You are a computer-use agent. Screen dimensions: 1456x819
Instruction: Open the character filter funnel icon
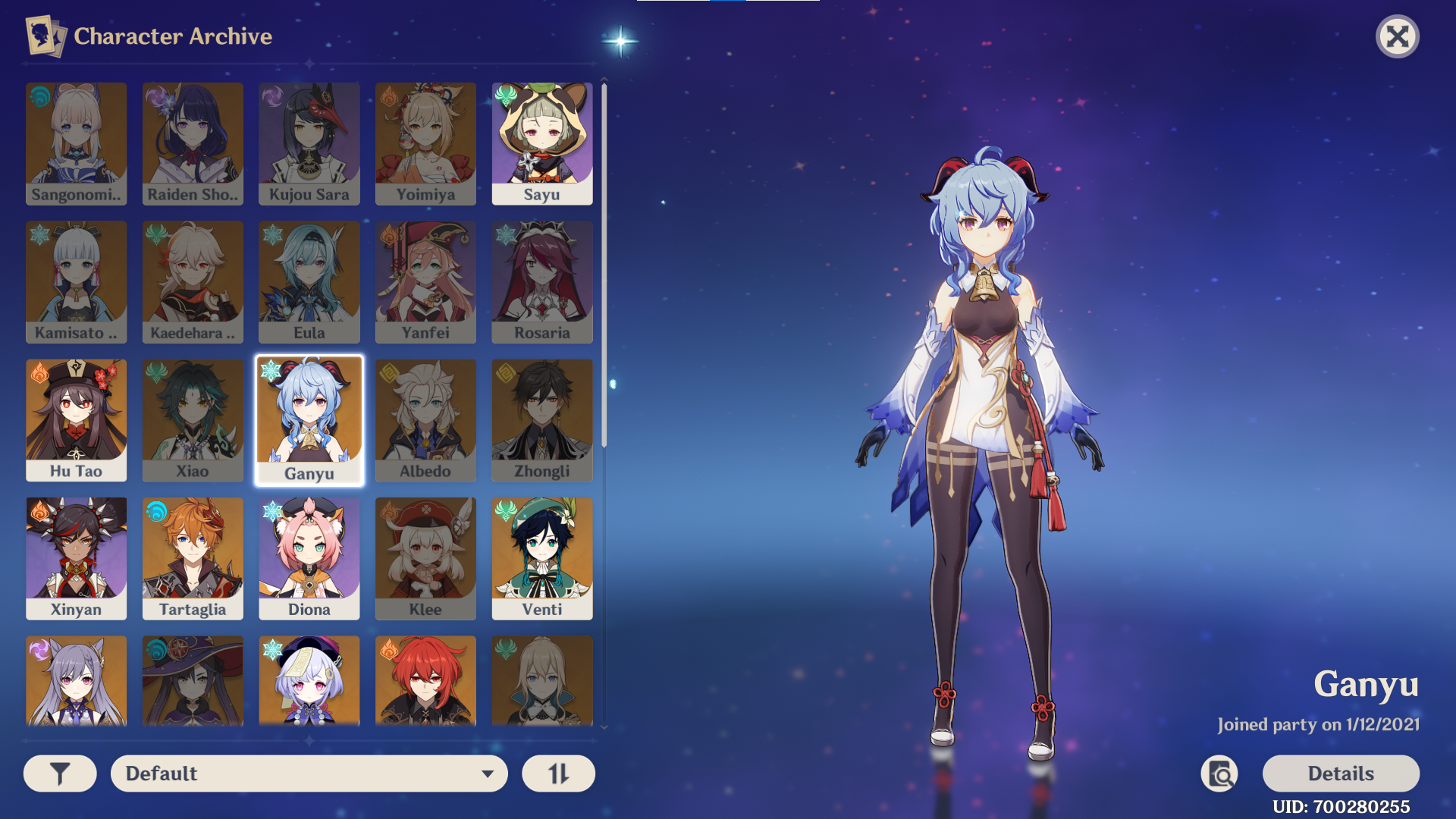point(59,773)
